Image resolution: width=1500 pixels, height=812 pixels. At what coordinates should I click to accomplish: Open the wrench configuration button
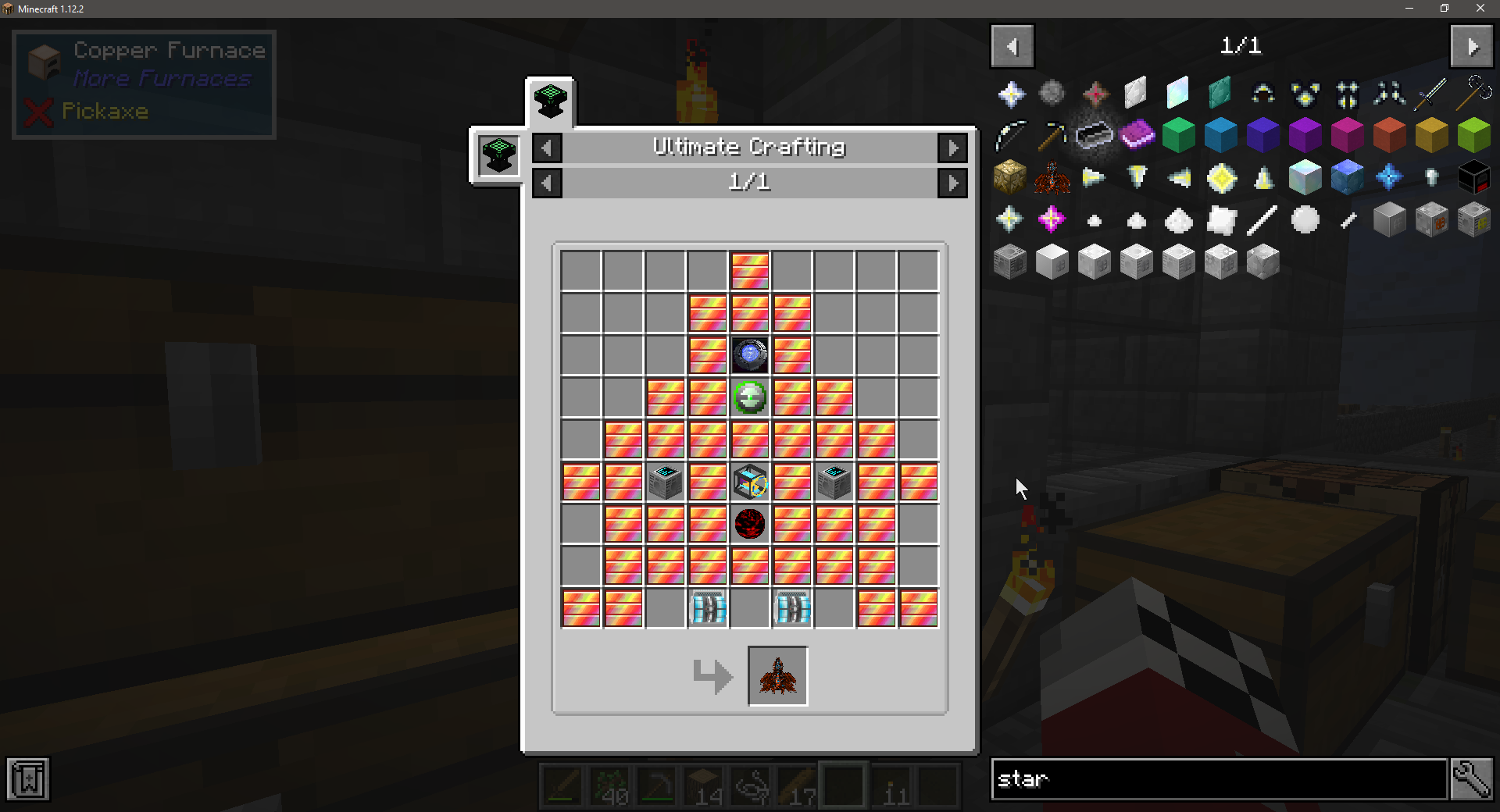point(1472,779)
